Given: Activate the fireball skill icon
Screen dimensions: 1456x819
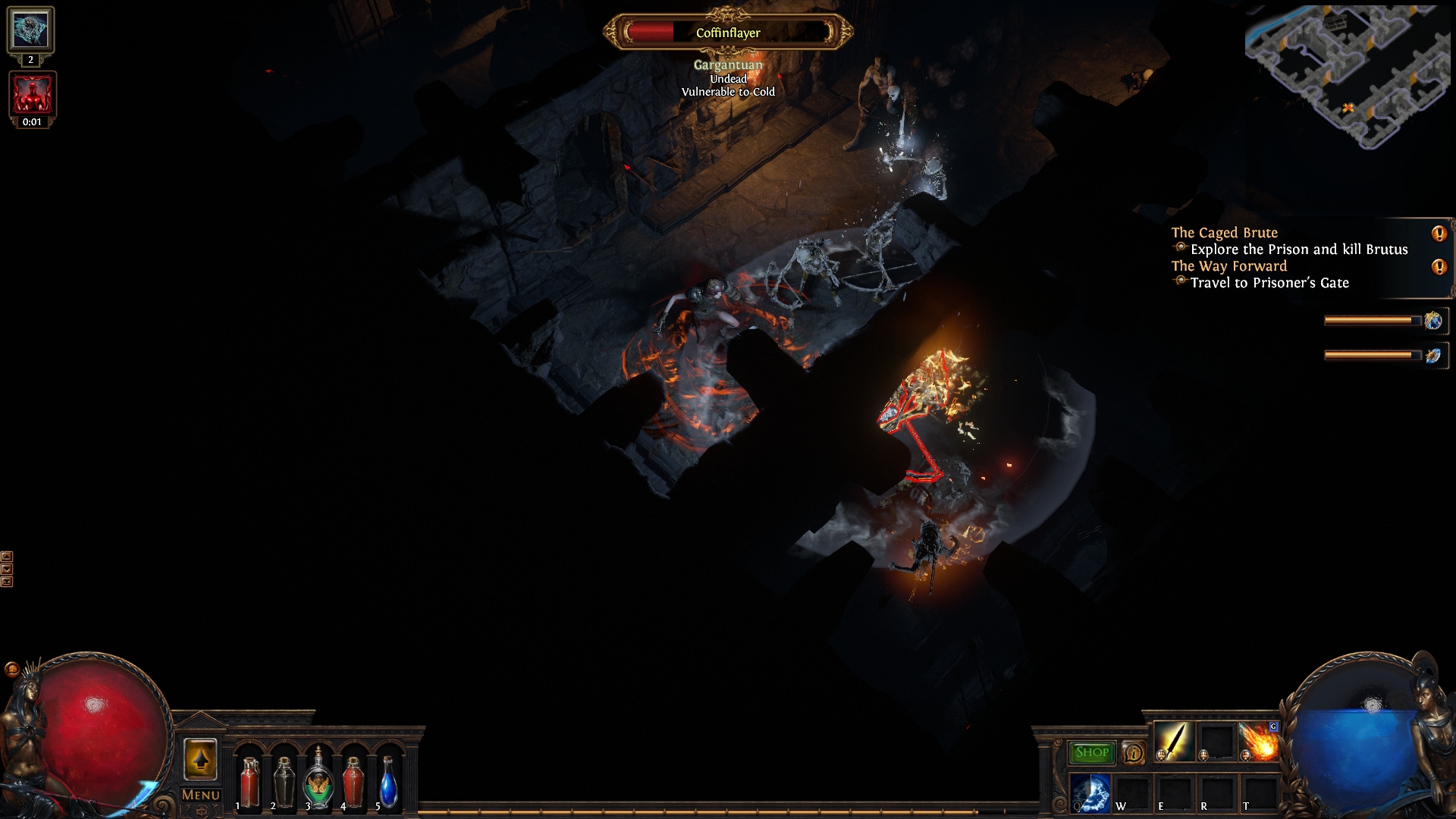Looking at the screenshot, I should [1258, 741].
